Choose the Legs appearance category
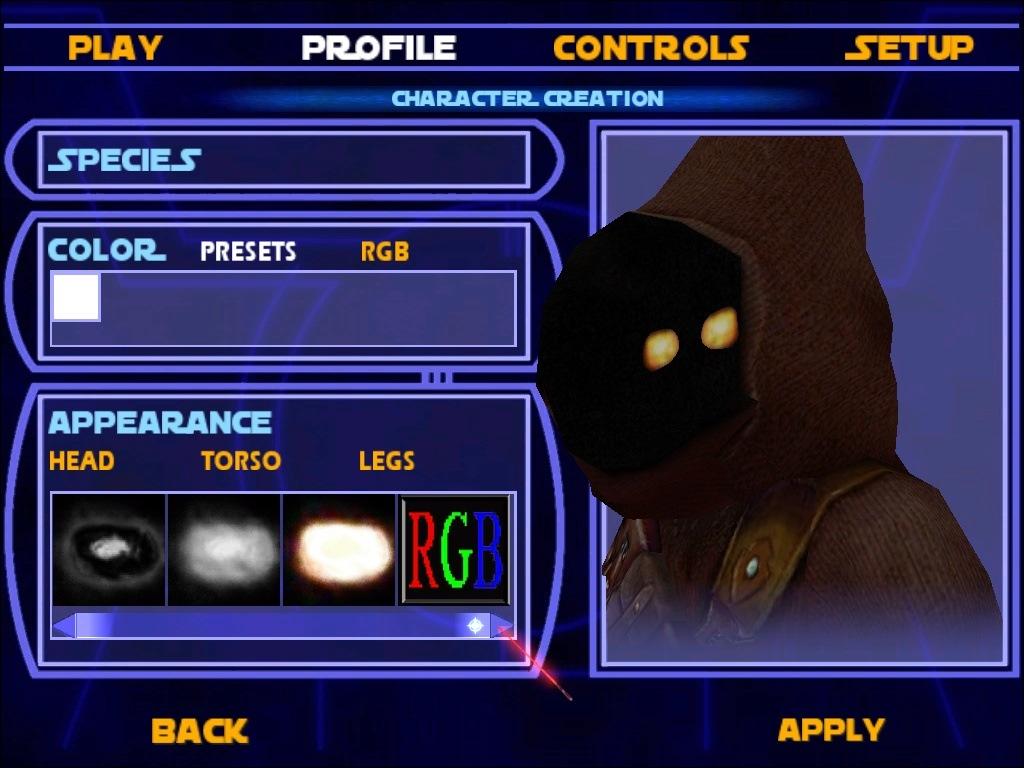Viewport: 1024px width, 768px height. click(x=386, y=461)
